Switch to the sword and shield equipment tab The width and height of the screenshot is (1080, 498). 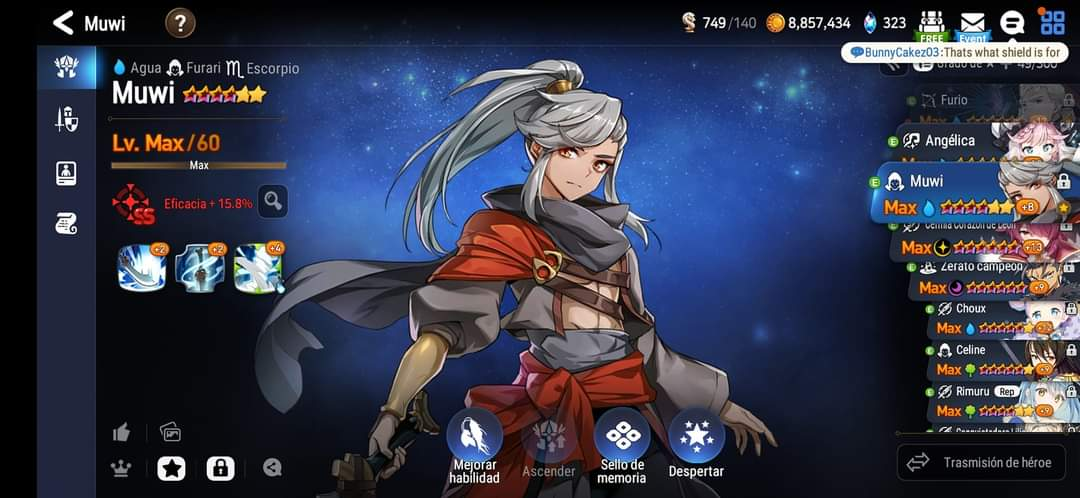(66, 120)
